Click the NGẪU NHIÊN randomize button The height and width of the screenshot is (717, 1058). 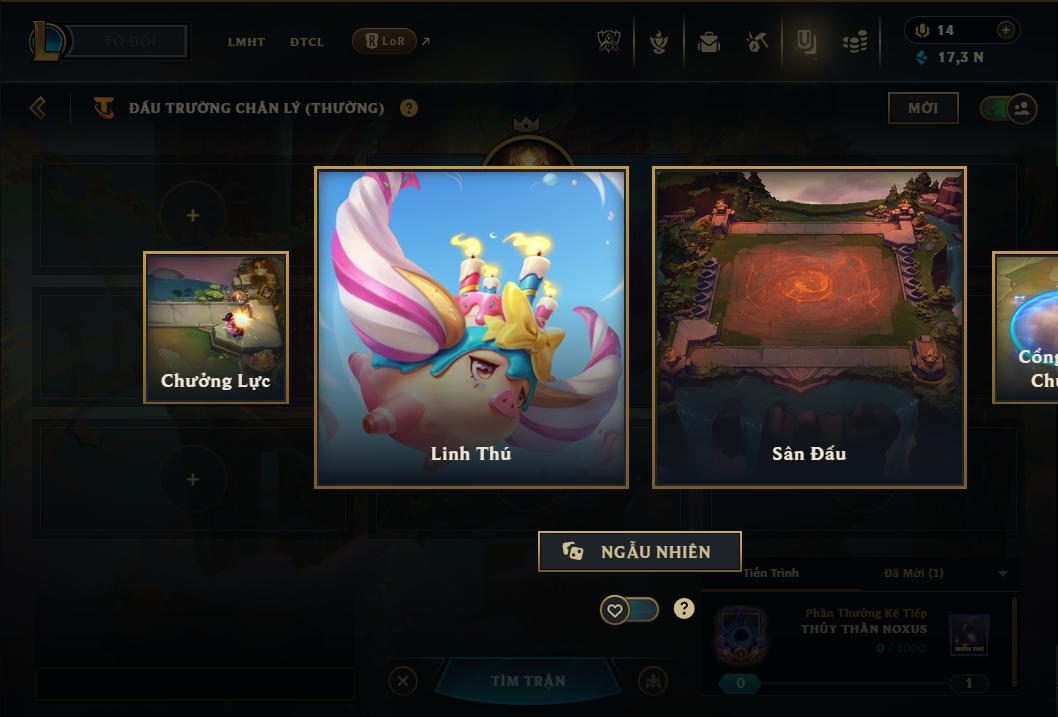coord(640,551)
